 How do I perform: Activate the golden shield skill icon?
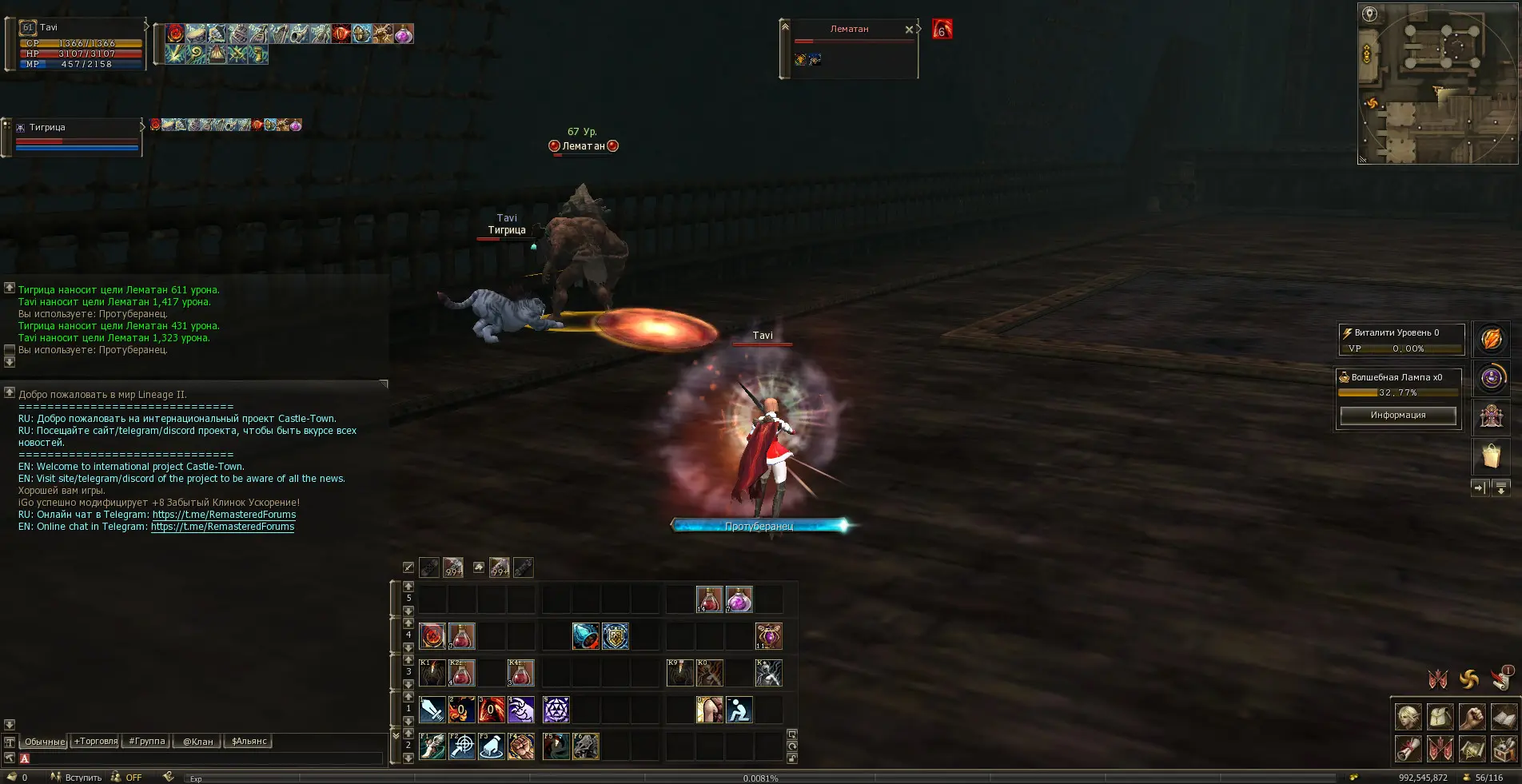coord(616,636)
